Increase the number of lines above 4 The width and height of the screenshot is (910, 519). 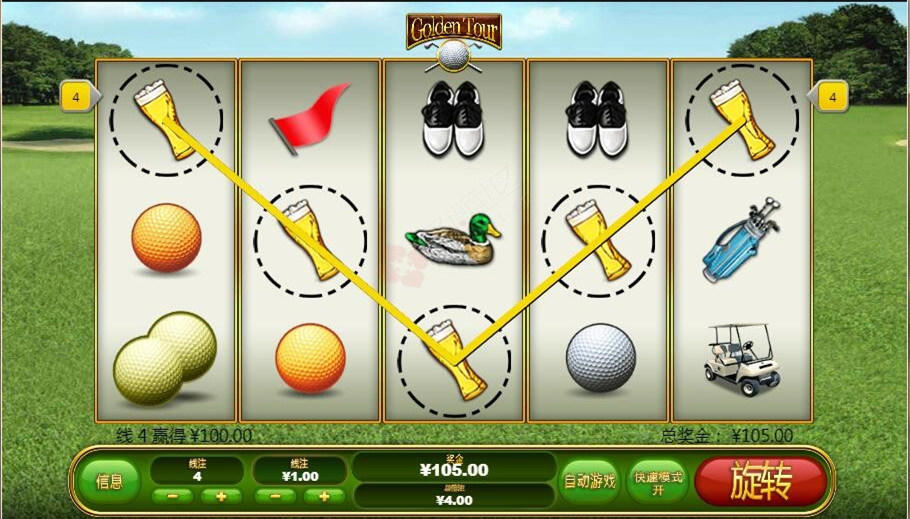(x=221, y=496)
